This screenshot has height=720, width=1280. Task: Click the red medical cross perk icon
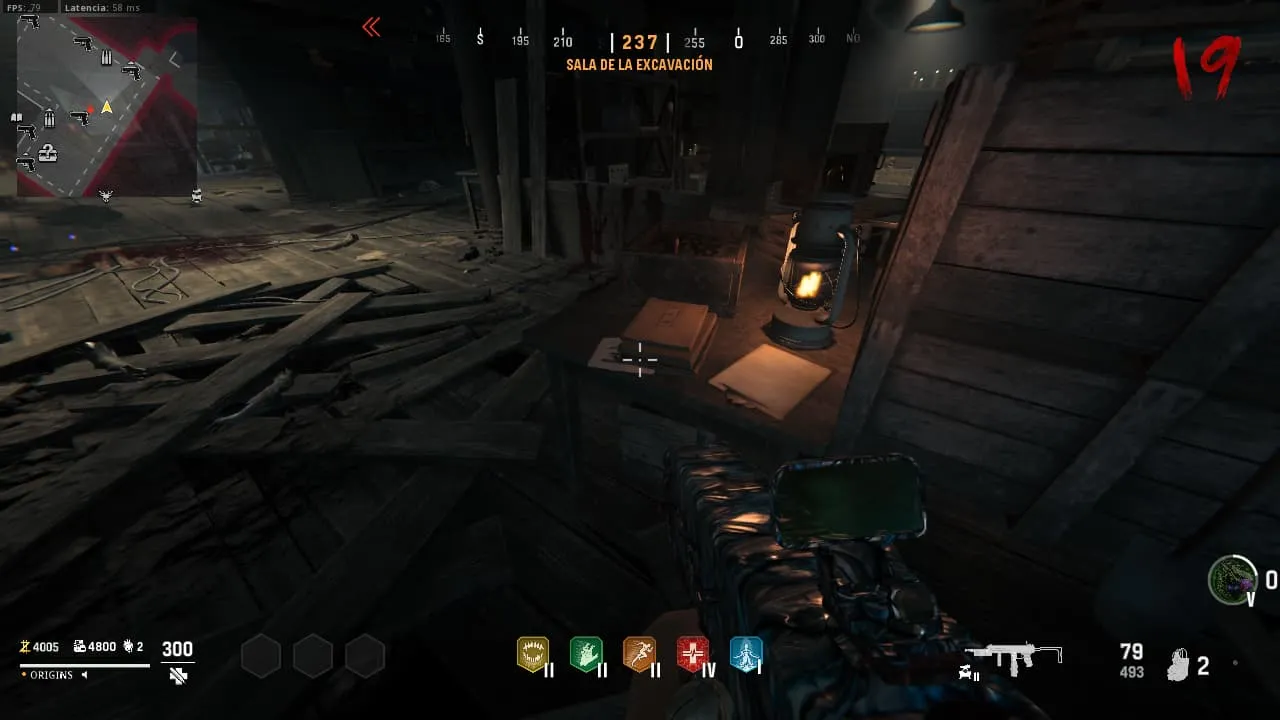coord(692,654)
